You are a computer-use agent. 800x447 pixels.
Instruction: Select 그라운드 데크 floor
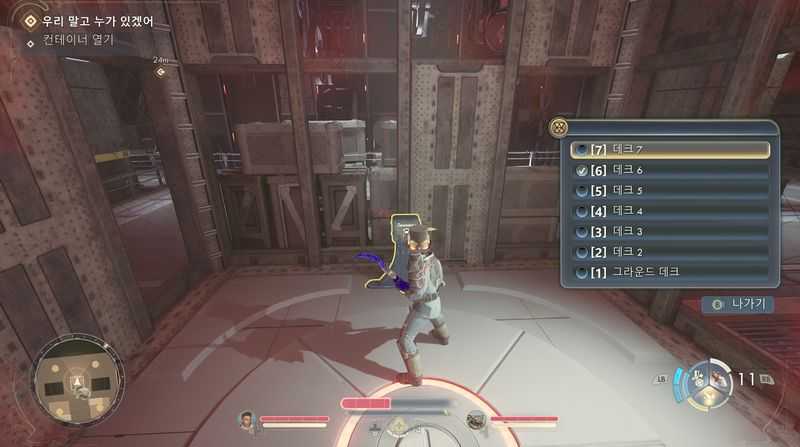click(670, 272)
